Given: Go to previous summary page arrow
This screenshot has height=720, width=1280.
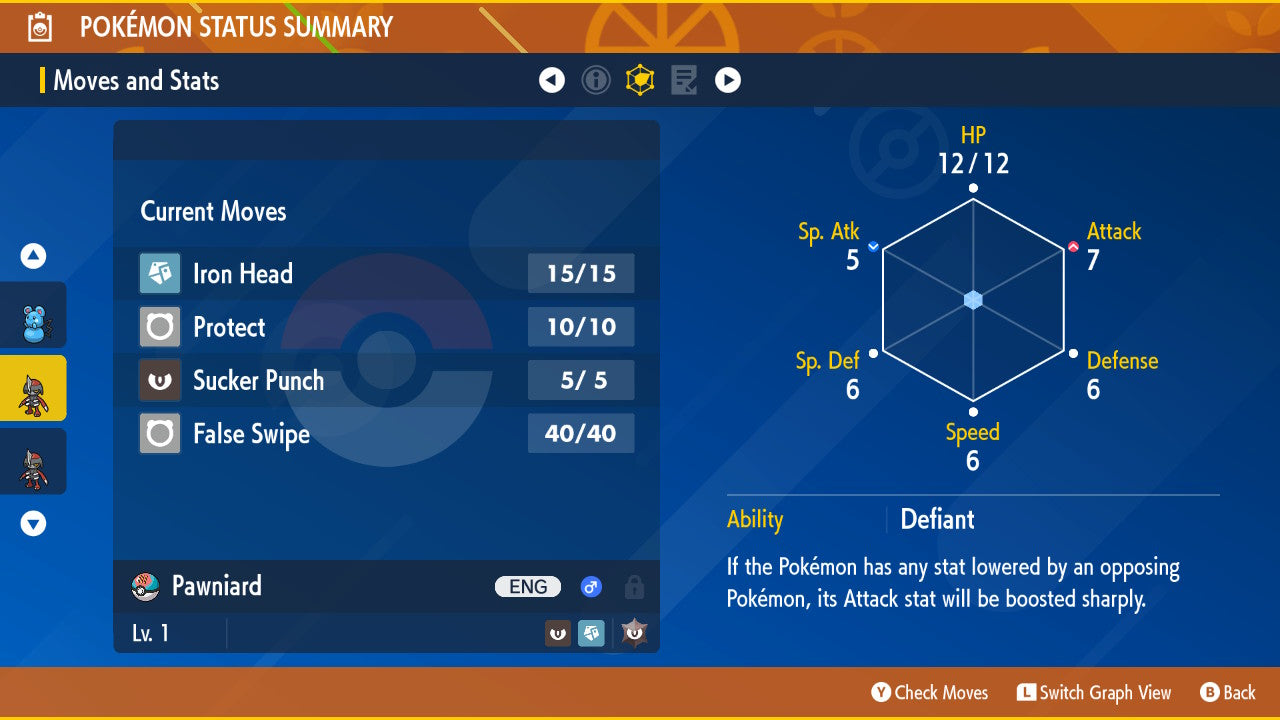Looking at the screenshot, I should click(552, 80).
